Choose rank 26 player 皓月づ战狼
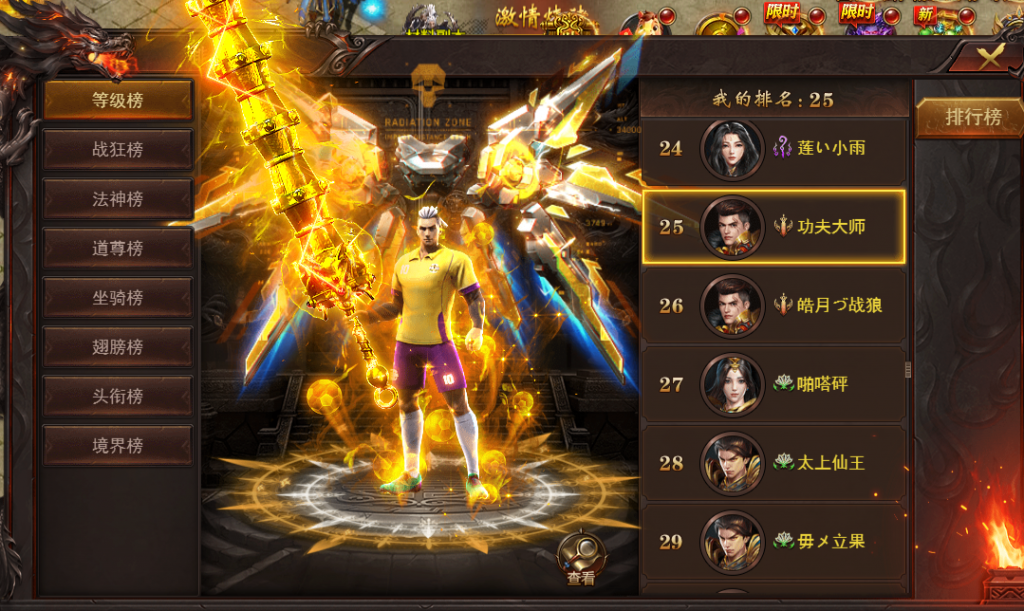Image resolution: width=1024 pixels, height=611 pixels. 773,305
